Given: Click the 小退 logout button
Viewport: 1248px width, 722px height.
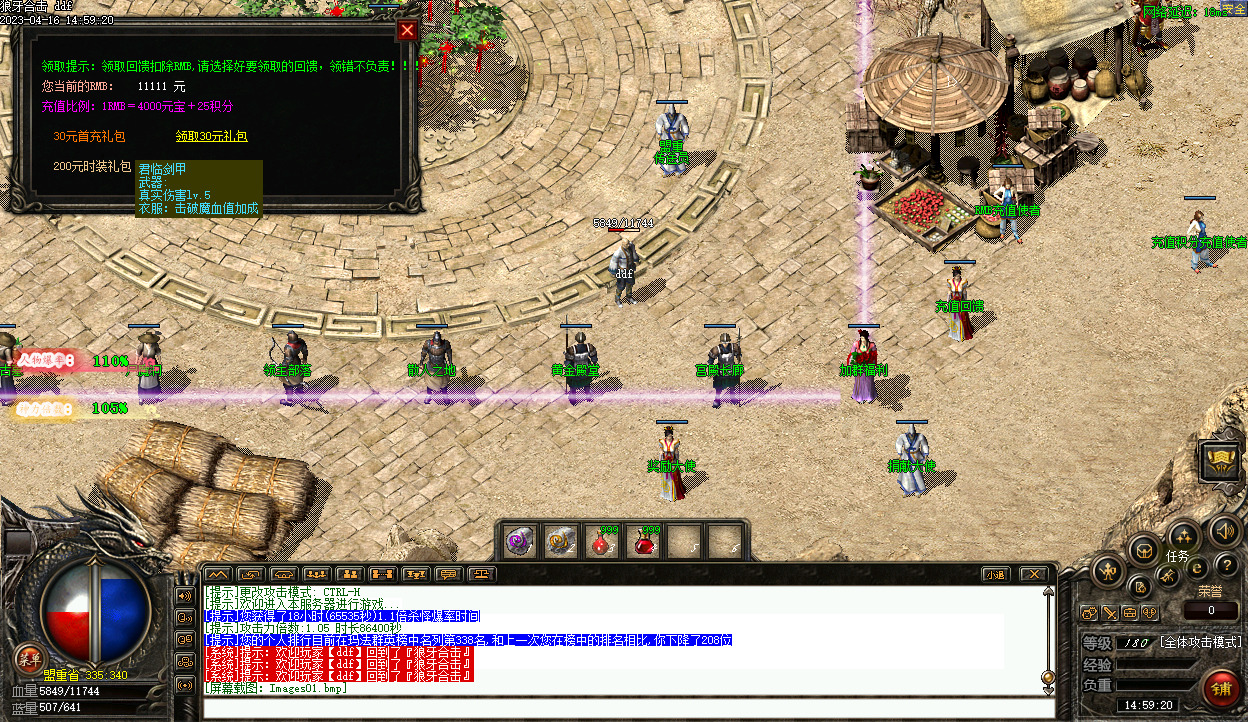Looking at the screenshot, I should coord(994,574).
